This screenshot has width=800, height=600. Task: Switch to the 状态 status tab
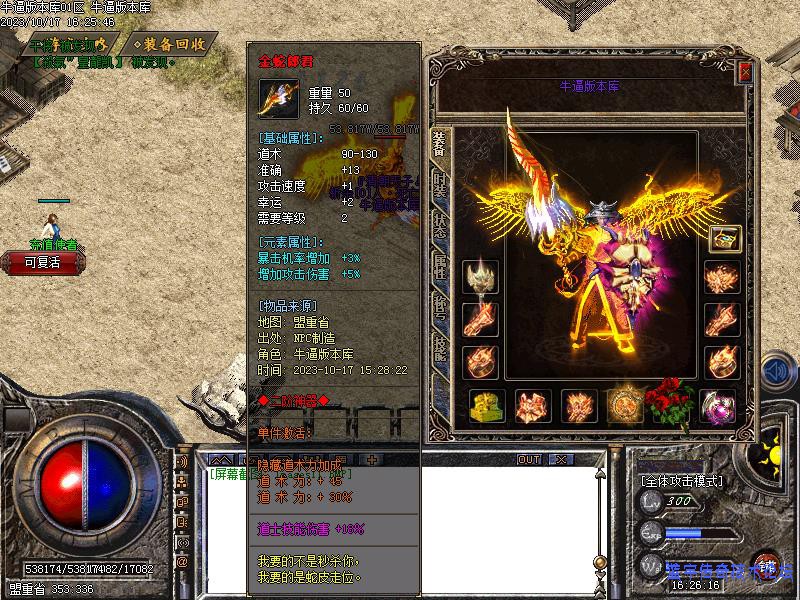(x=439, y=225)
